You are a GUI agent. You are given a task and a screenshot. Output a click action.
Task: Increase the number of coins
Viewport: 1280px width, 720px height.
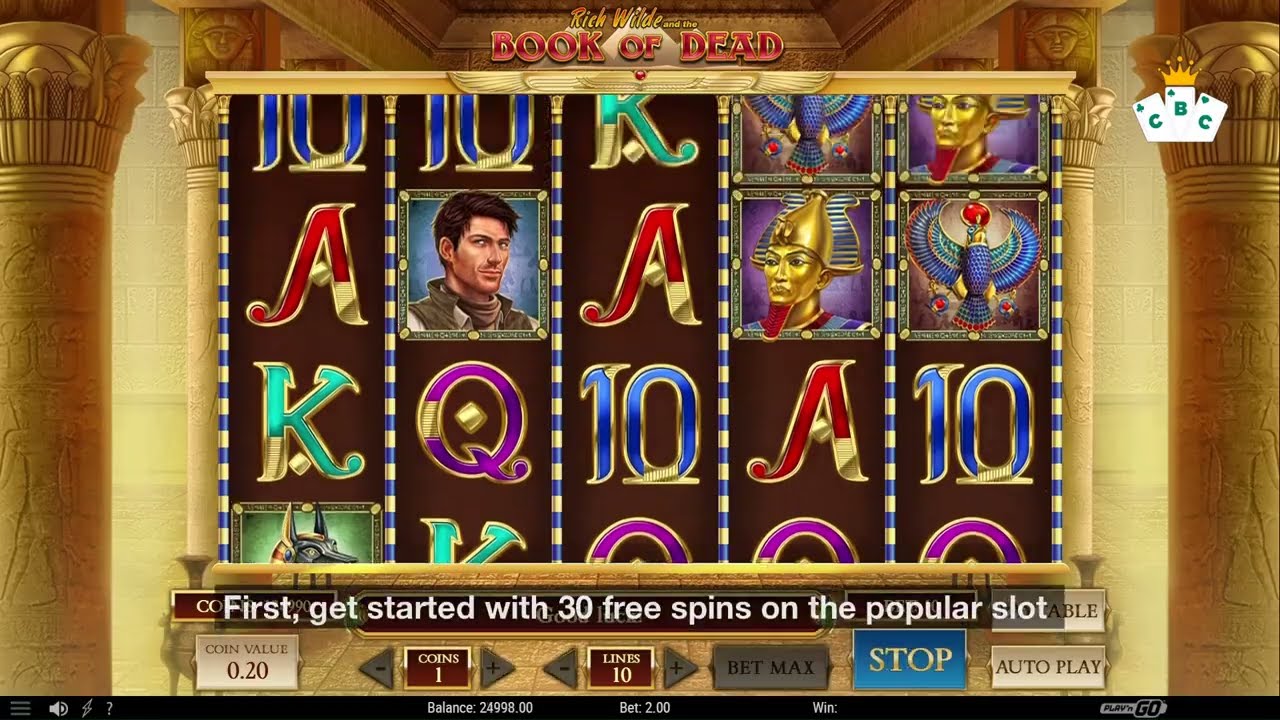(492, 667)
